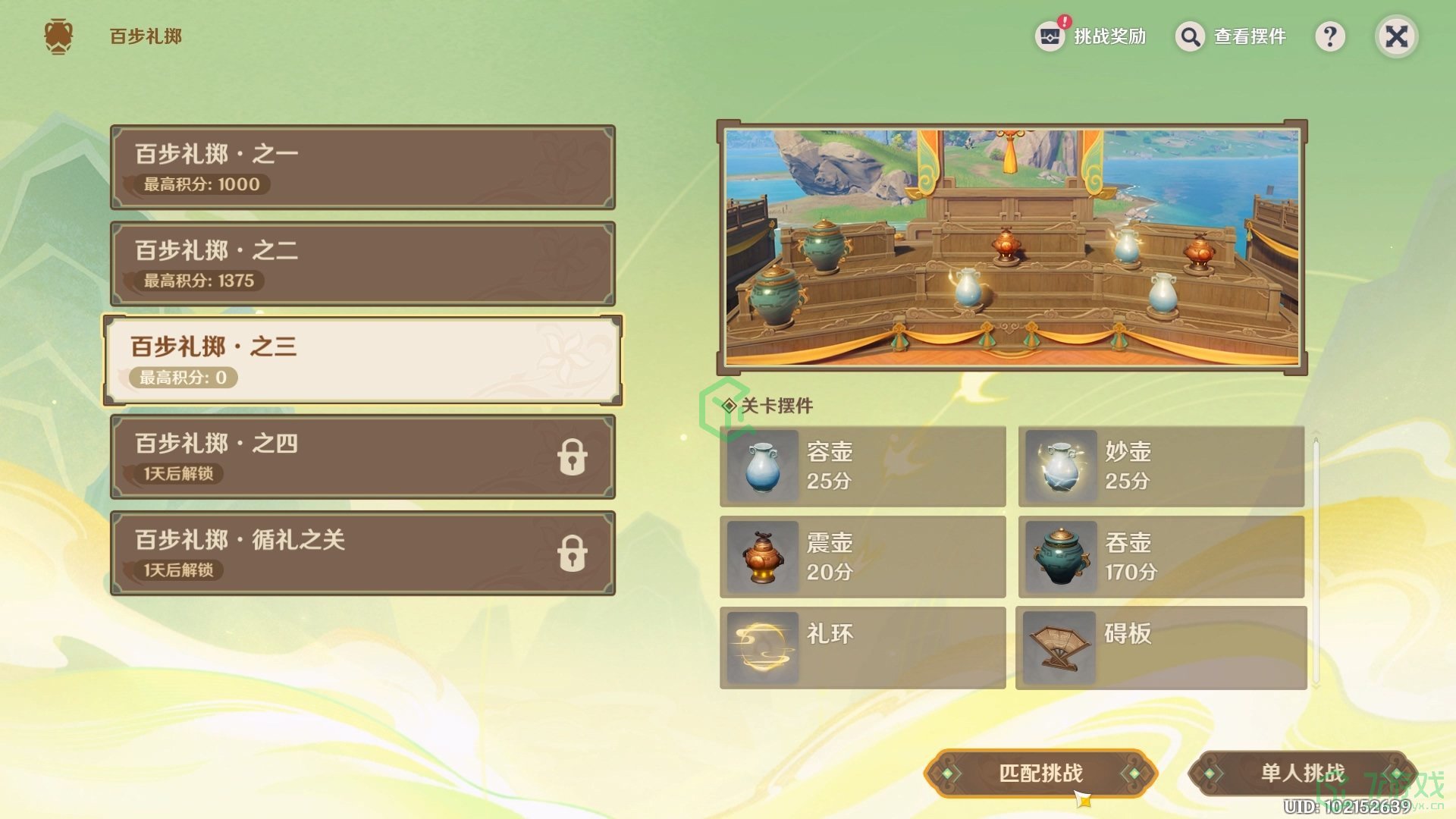Select the 吞壶 170分 item entry
The height and width of the screenshot is (819, 1456).
point(1161,557)
